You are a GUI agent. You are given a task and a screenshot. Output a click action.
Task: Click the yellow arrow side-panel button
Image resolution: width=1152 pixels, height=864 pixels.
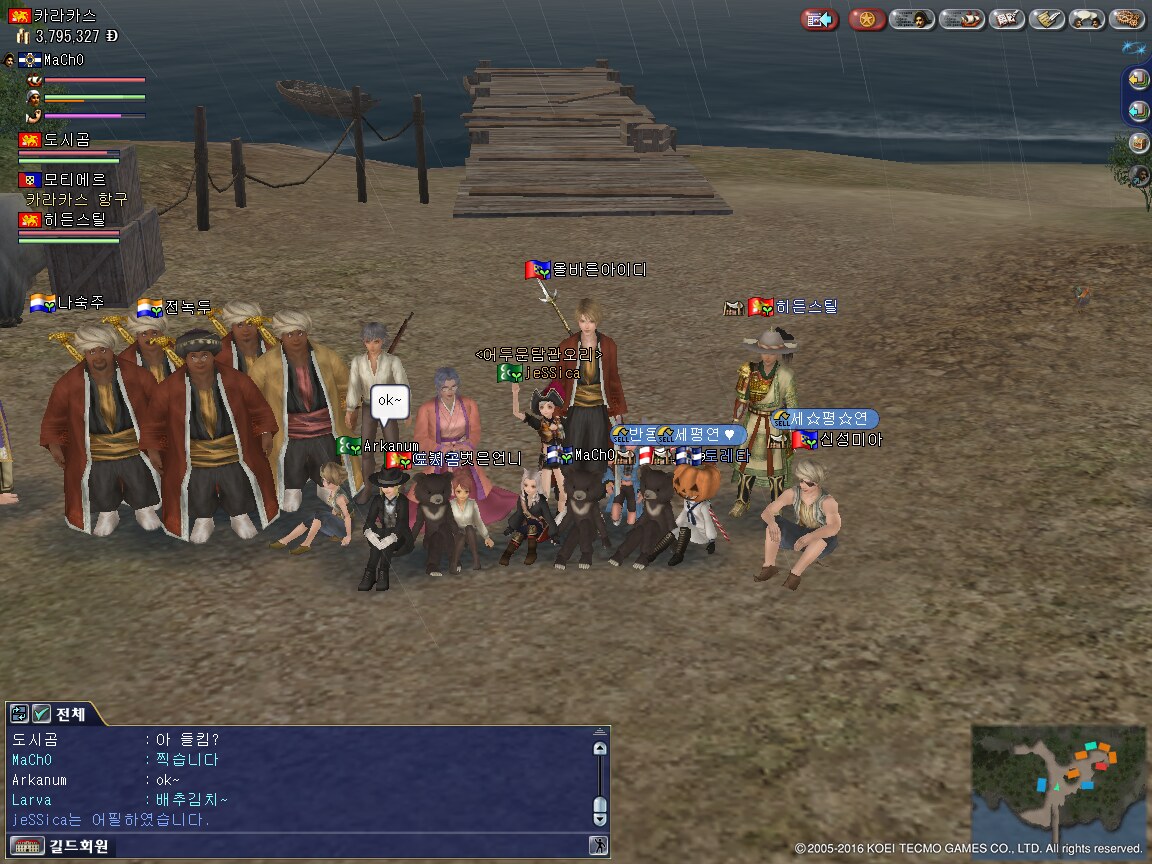(1138, 79)
